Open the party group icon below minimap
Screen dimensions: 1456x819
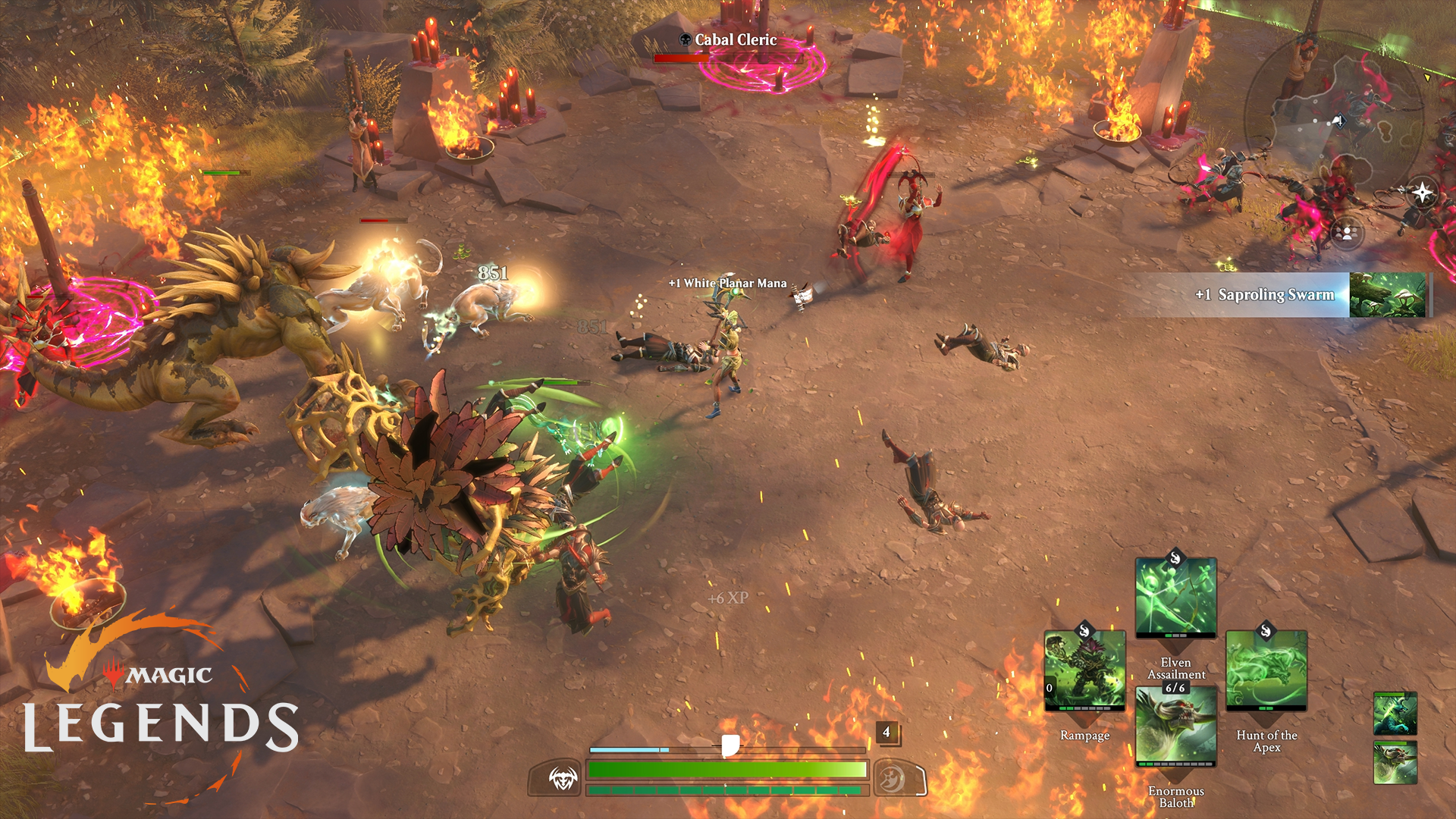(1347, 232)
